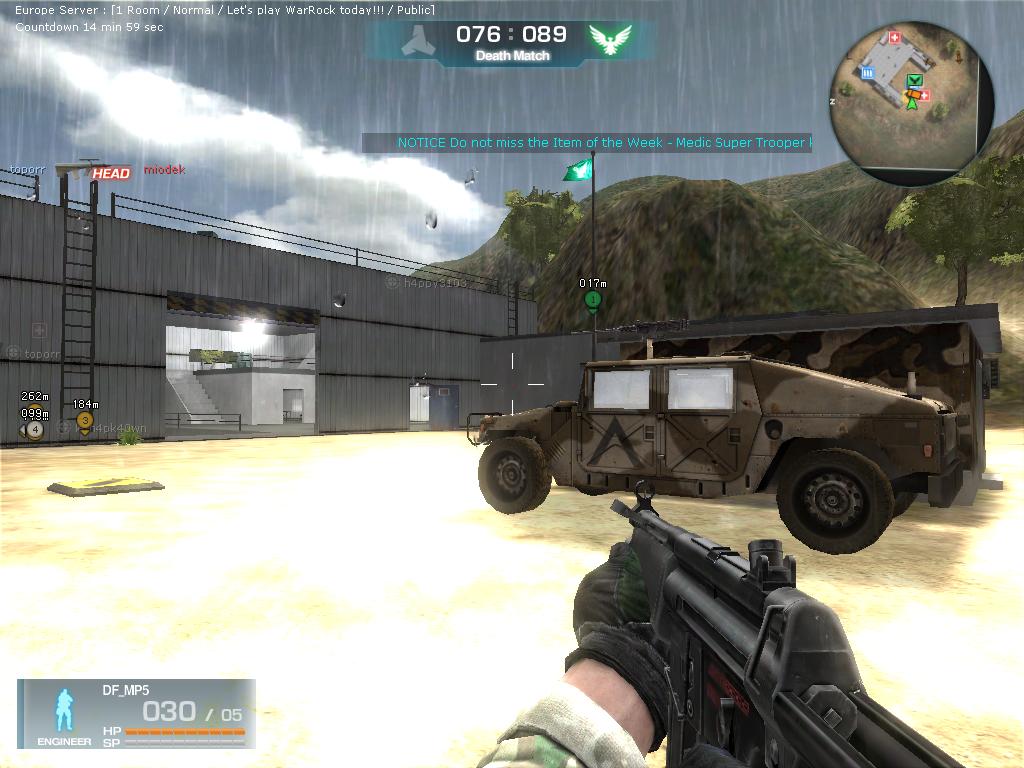Select the objective marker numbered 4
The width and height of the screenshot is (1024, 768).
pyautogui.click(x=35, y=430)
